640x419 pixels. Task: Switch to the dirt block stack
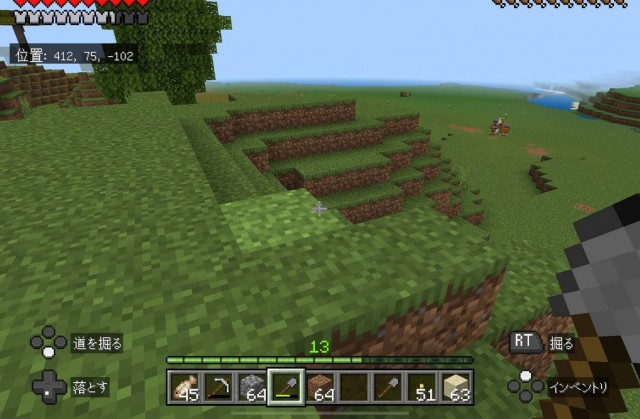(321, 386)
